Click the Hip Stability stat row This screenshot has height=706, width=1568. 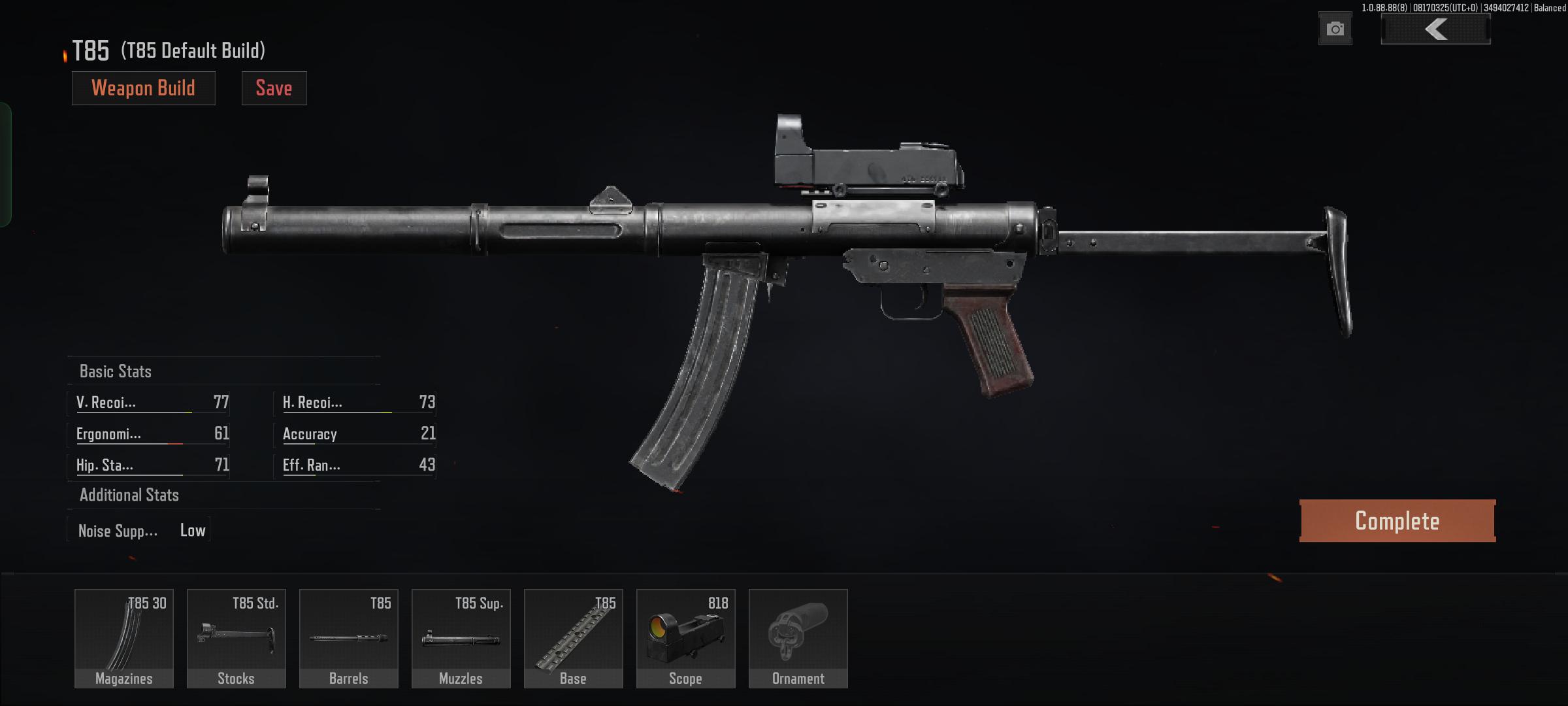149,465
